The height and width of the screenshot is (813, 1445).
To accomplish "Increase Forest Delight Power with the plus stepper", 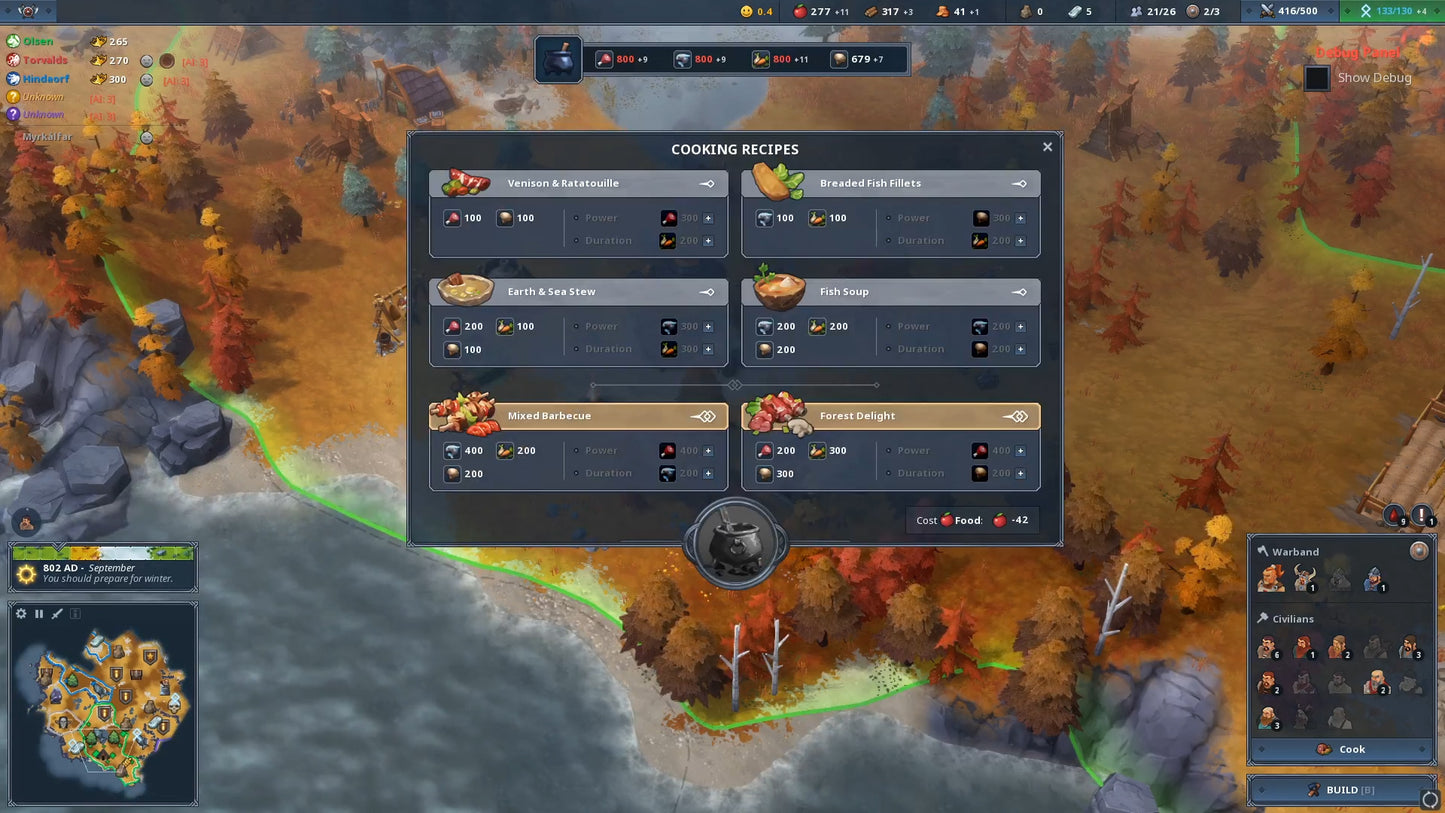I will [1022, 450].
